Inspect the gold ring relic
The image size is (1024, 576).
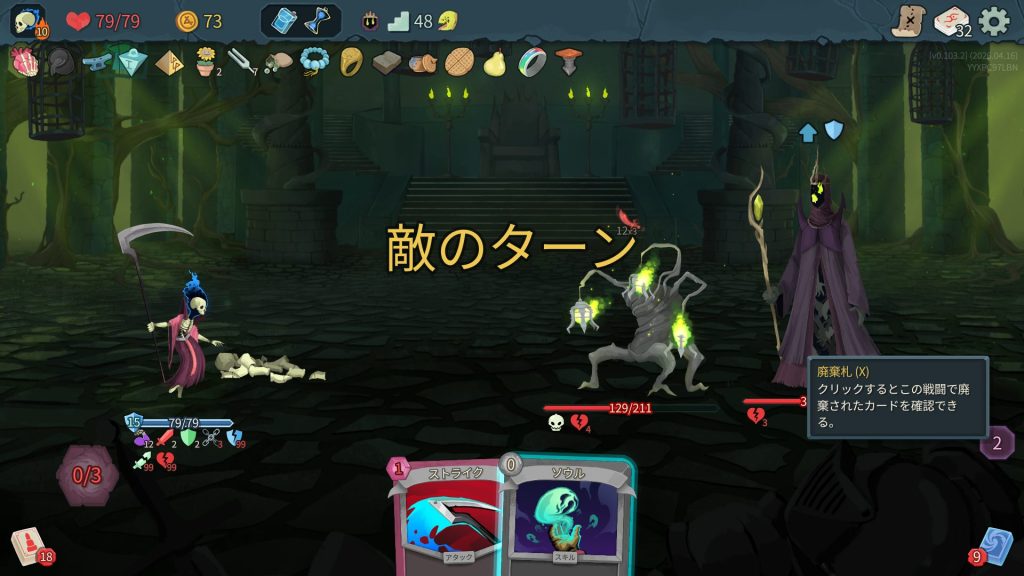pyautogui.click(x=350, y=62)
